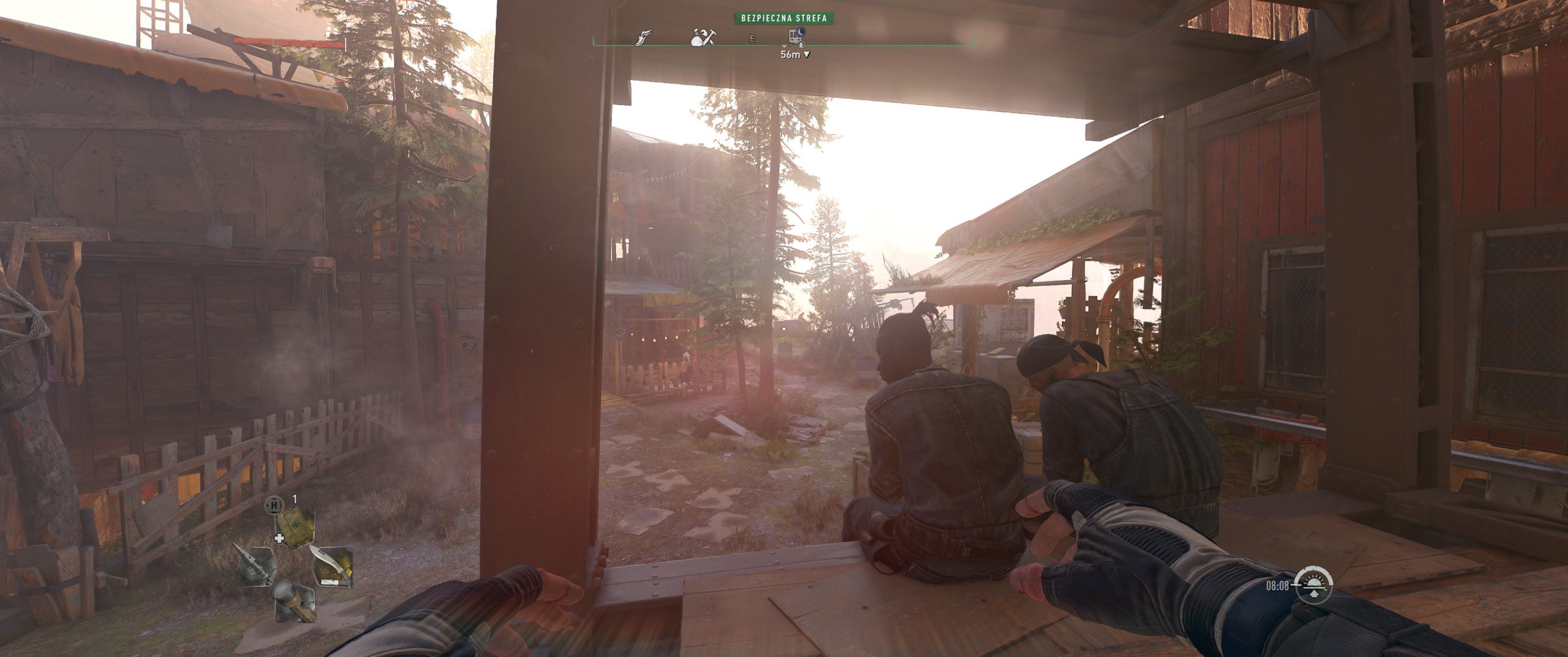Select the metro station safe house marker

[796, 37]
